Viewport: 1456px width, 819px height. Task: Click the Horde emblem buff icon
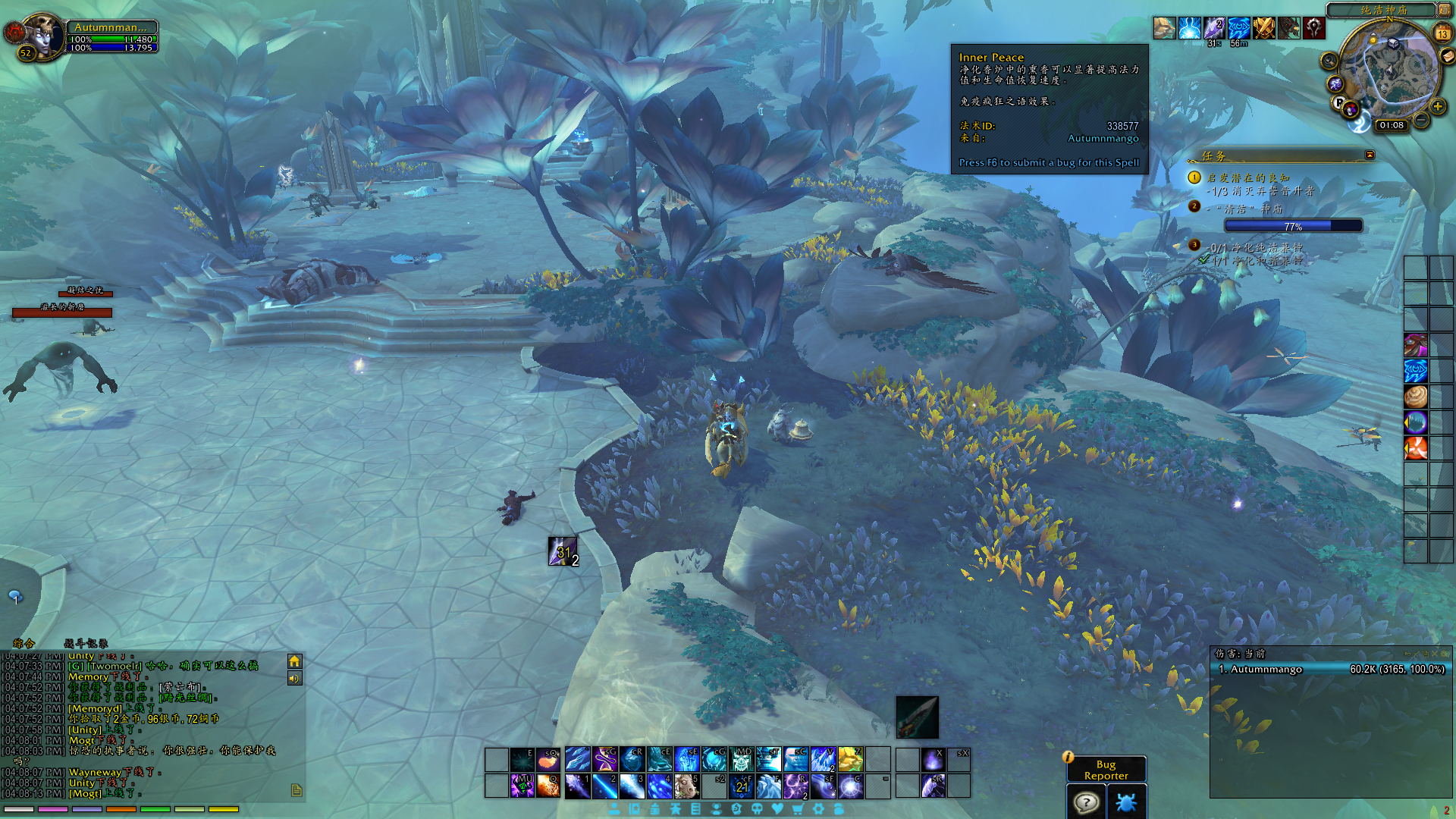point(1313,29)
